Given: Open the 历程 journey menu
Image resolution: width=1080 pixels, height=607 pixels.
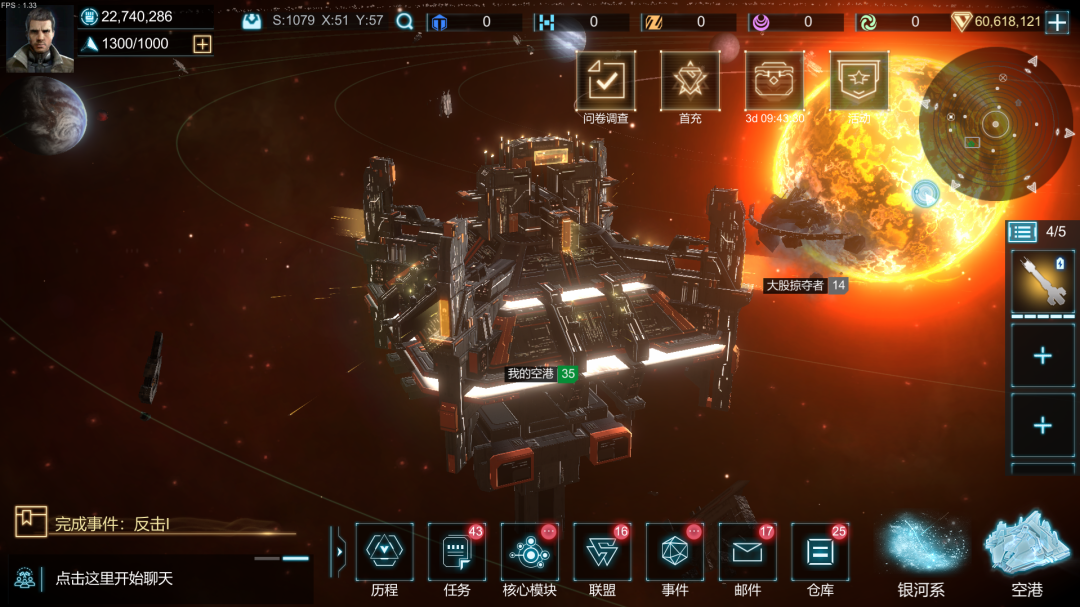Looking at the screenshot, I should 384,553.
